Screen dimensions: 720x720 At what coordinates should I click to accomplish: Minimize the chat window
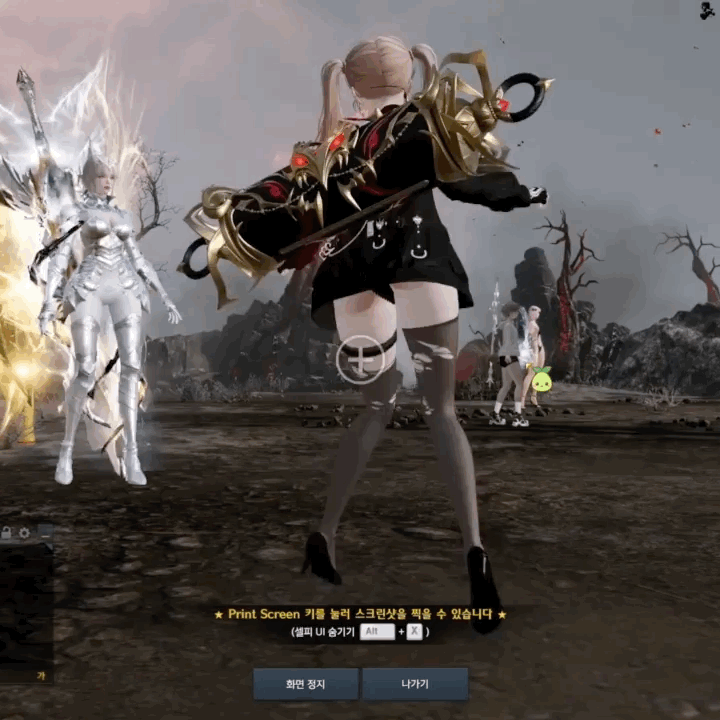click(44, 532)
